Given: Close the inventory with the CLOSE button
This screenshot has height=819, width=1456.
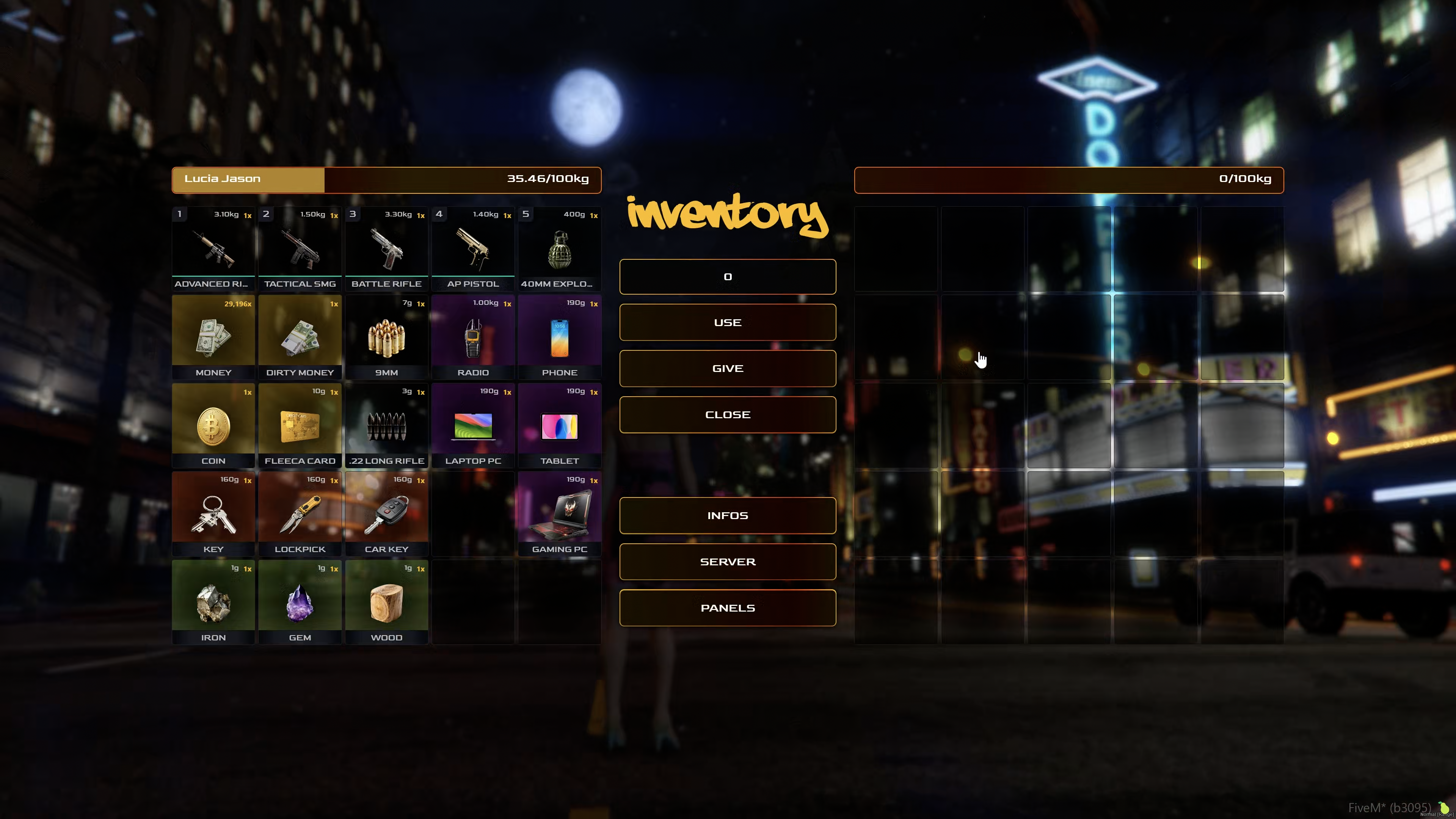Looking at the screenshot, I should tap(728, 414).
